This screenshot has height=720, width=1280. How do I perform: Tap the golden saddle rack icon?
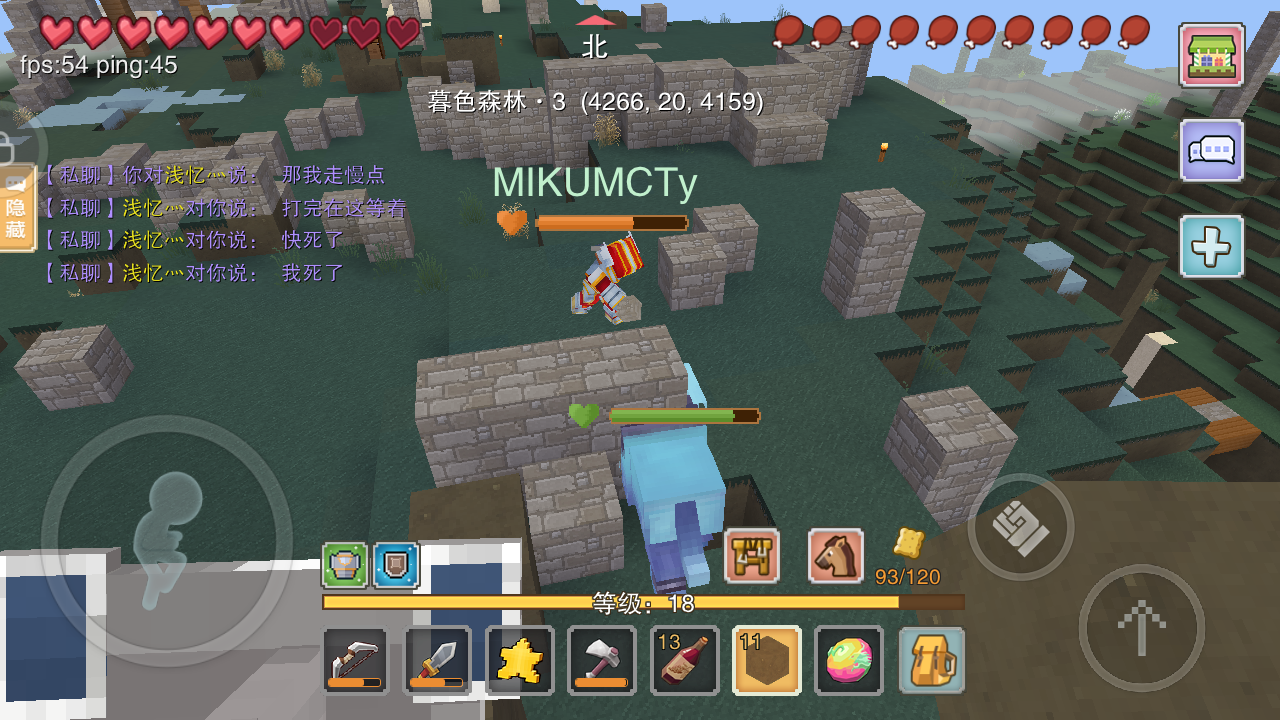point(751,556)
